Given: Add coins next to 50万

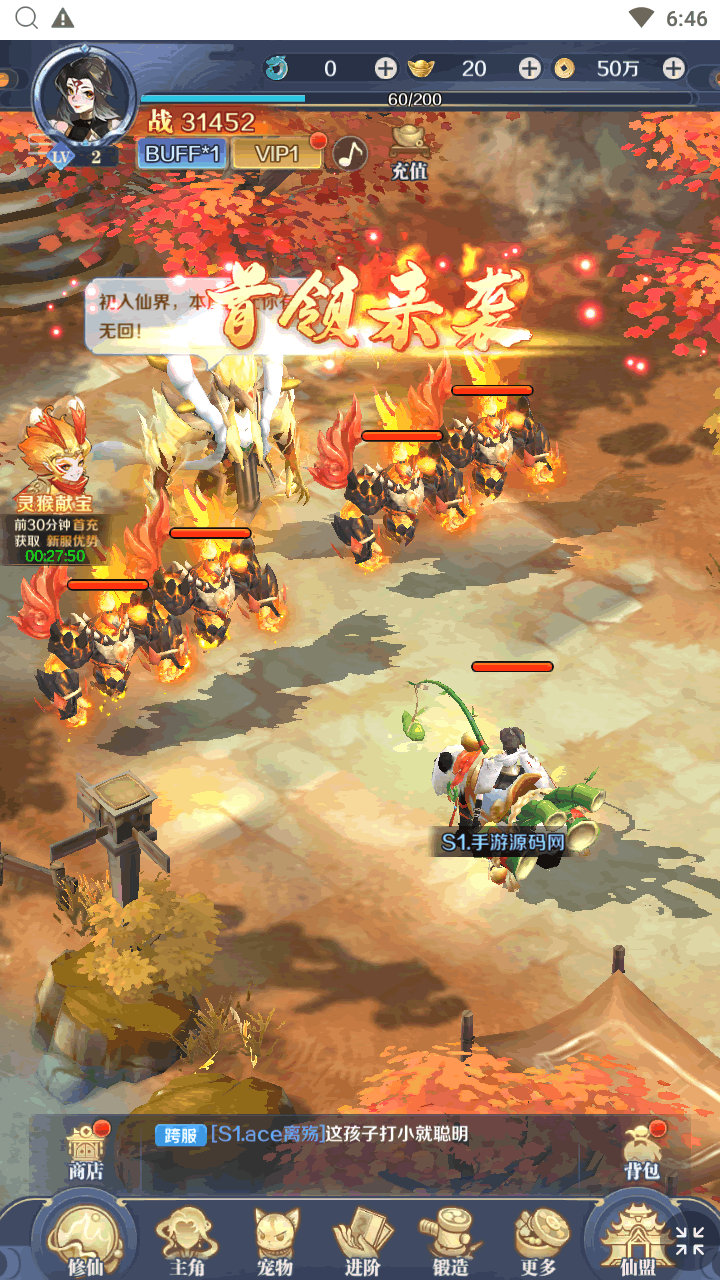Looking at the screenshot, I should pyautogui.click(x=674, y=68).
